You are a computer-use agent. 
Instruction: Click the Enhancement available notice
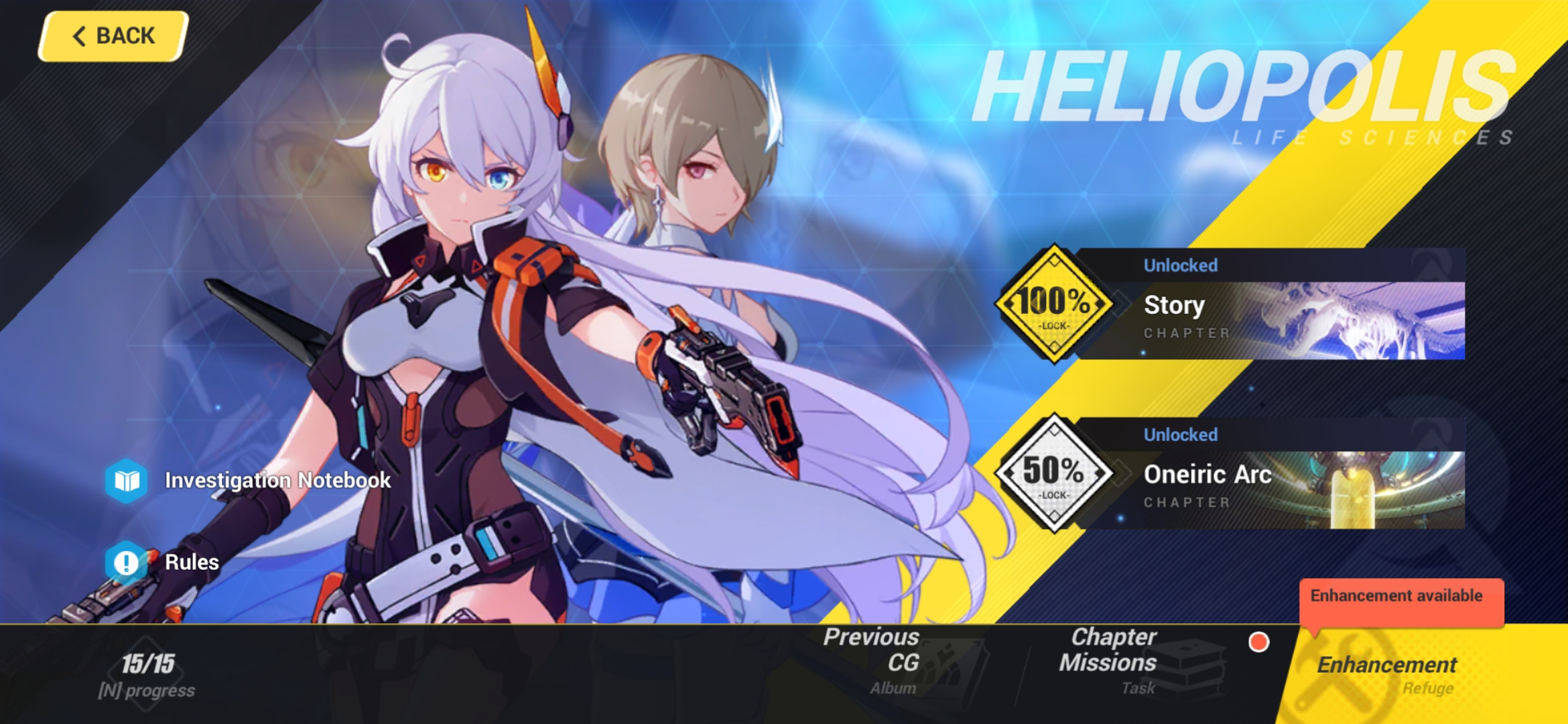click(x=1400, y=595)
